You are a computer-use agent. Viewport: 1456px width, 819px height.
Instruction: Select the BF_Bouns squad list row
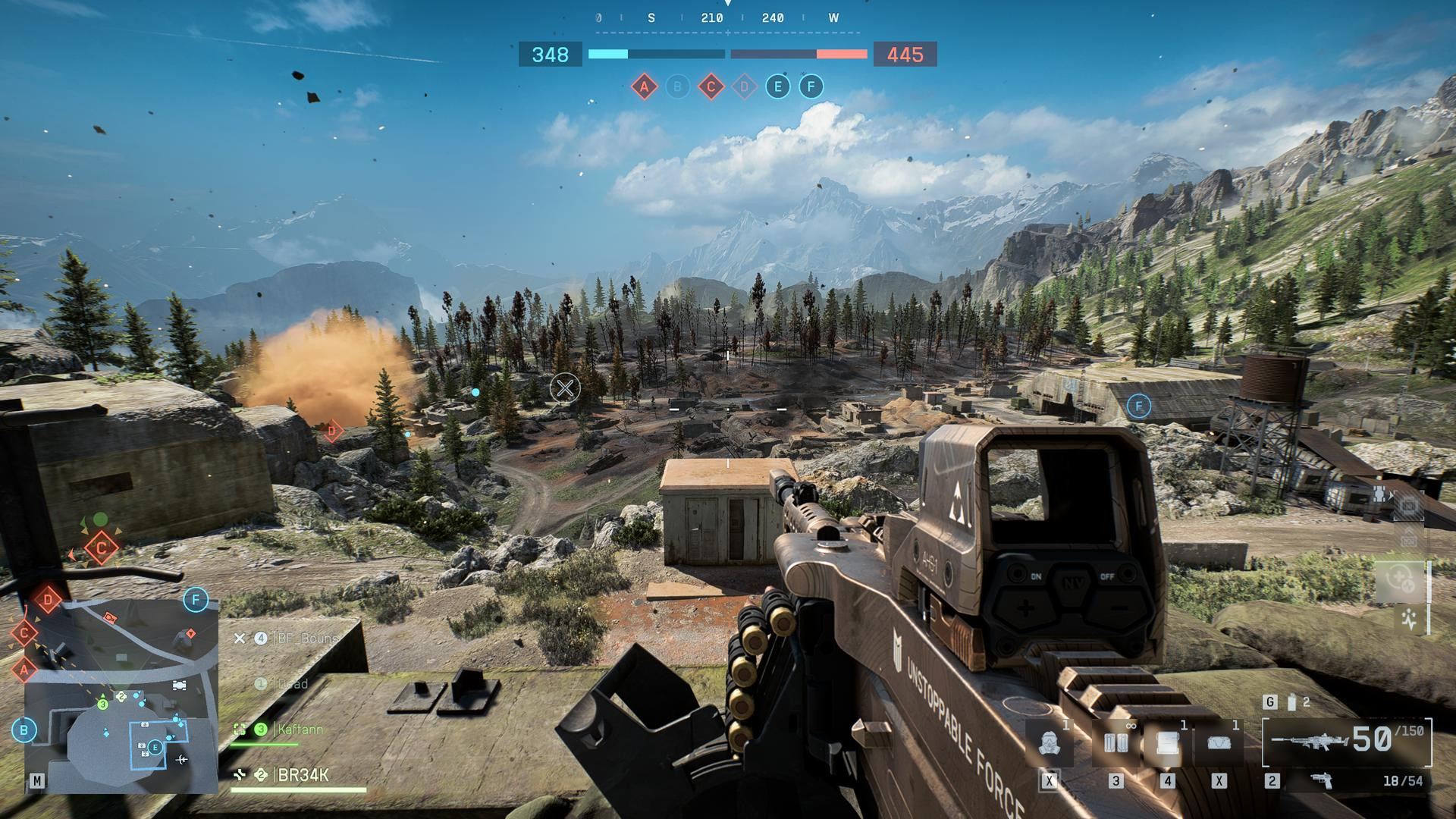(306, 639)
